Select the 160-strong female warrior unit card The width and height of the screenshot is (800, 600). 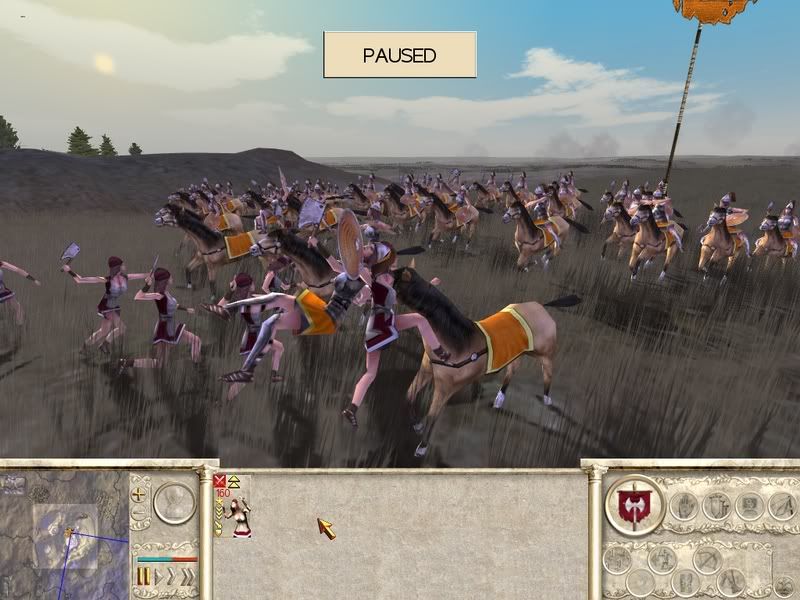233,506
